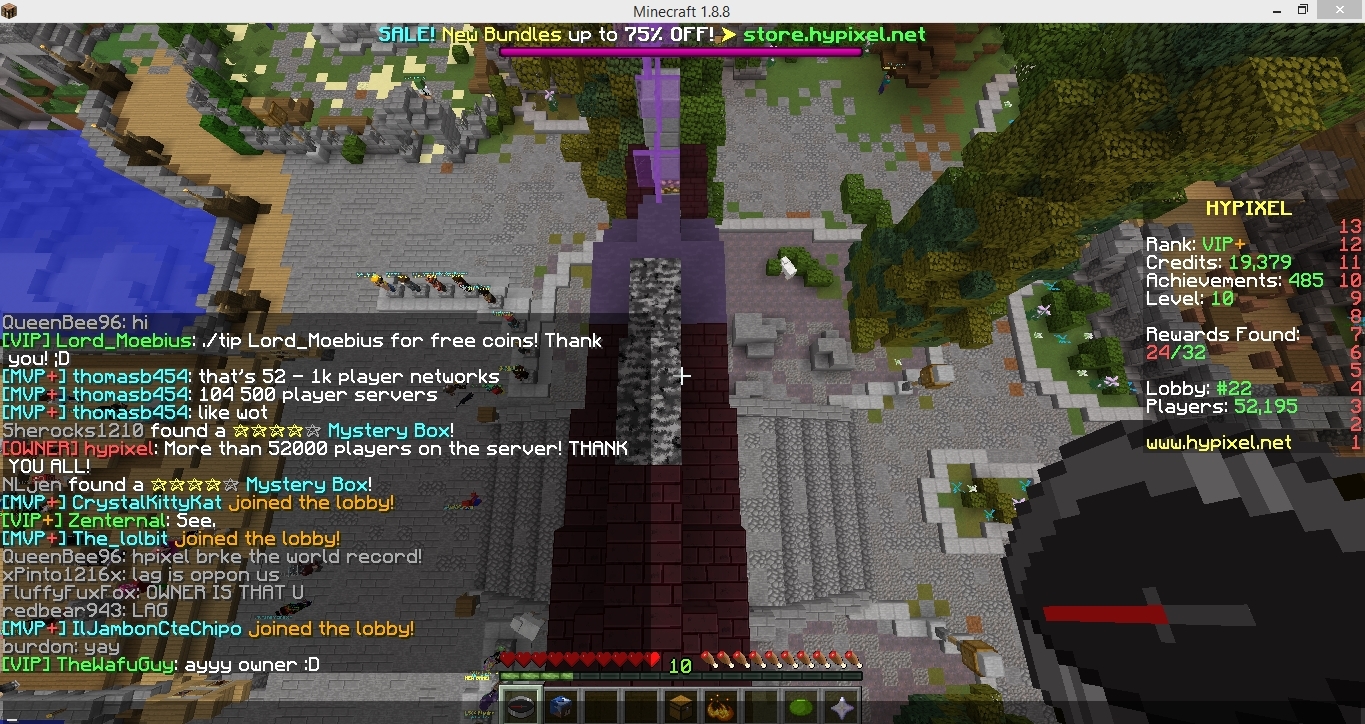The image size is (1365, 724).
Task: Click the pink boss bar at the top
Action: 680,50
